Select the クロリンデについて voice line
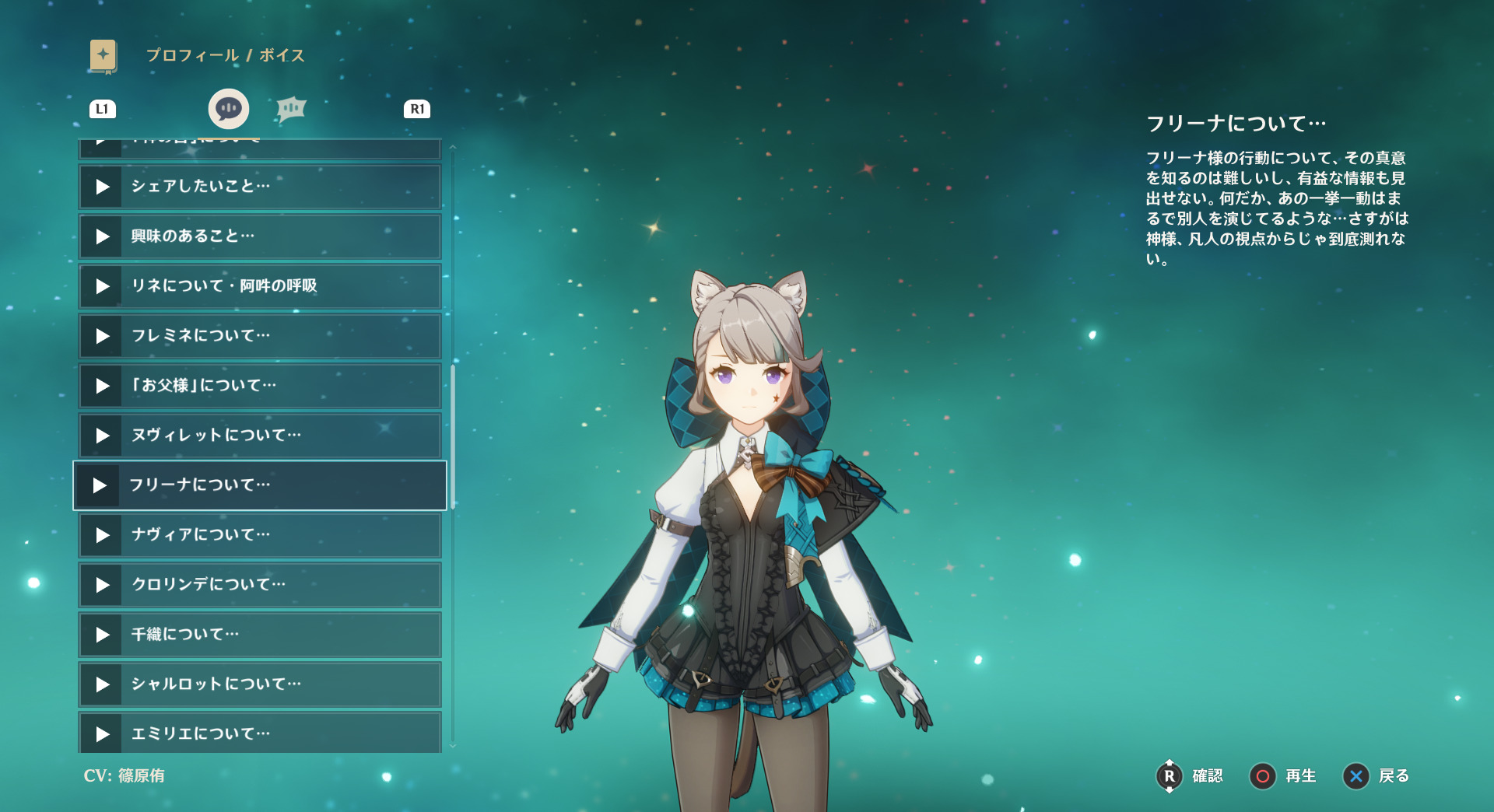Viewport: 1494px width, 812px height. (x=259, y=585)
